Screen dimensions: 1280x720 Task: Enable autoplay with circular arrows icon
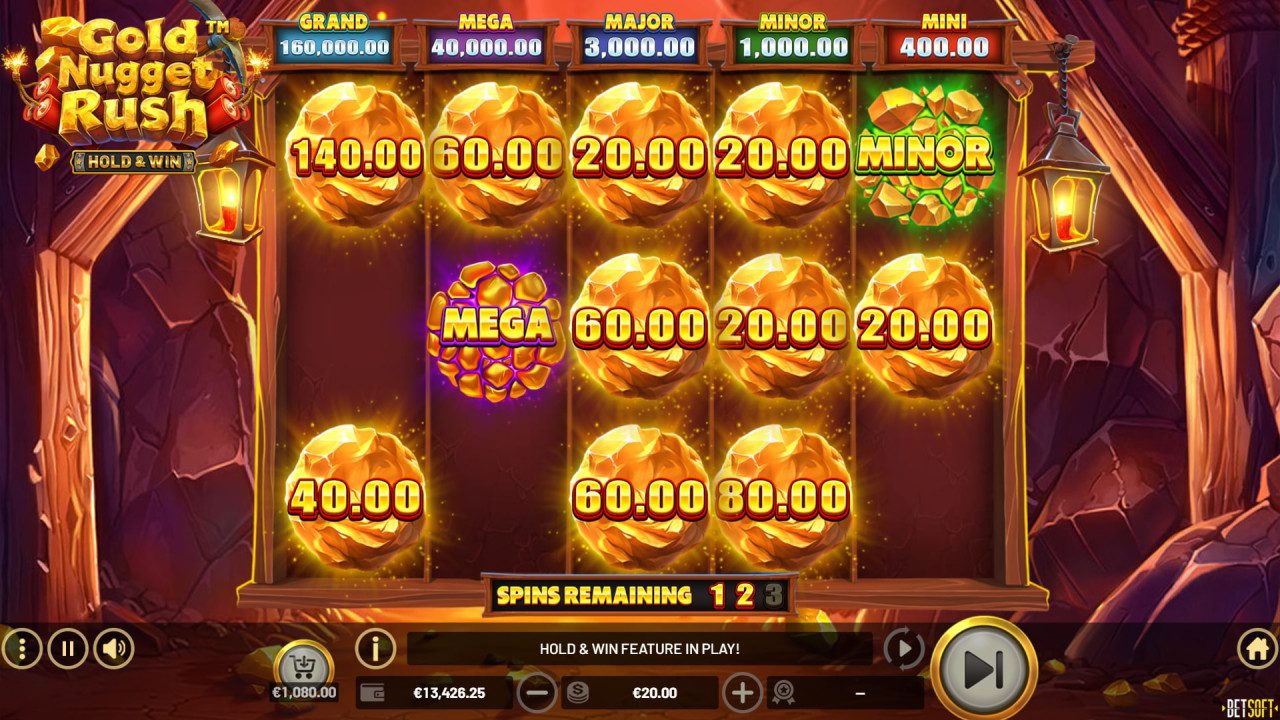tap(905, 648)
